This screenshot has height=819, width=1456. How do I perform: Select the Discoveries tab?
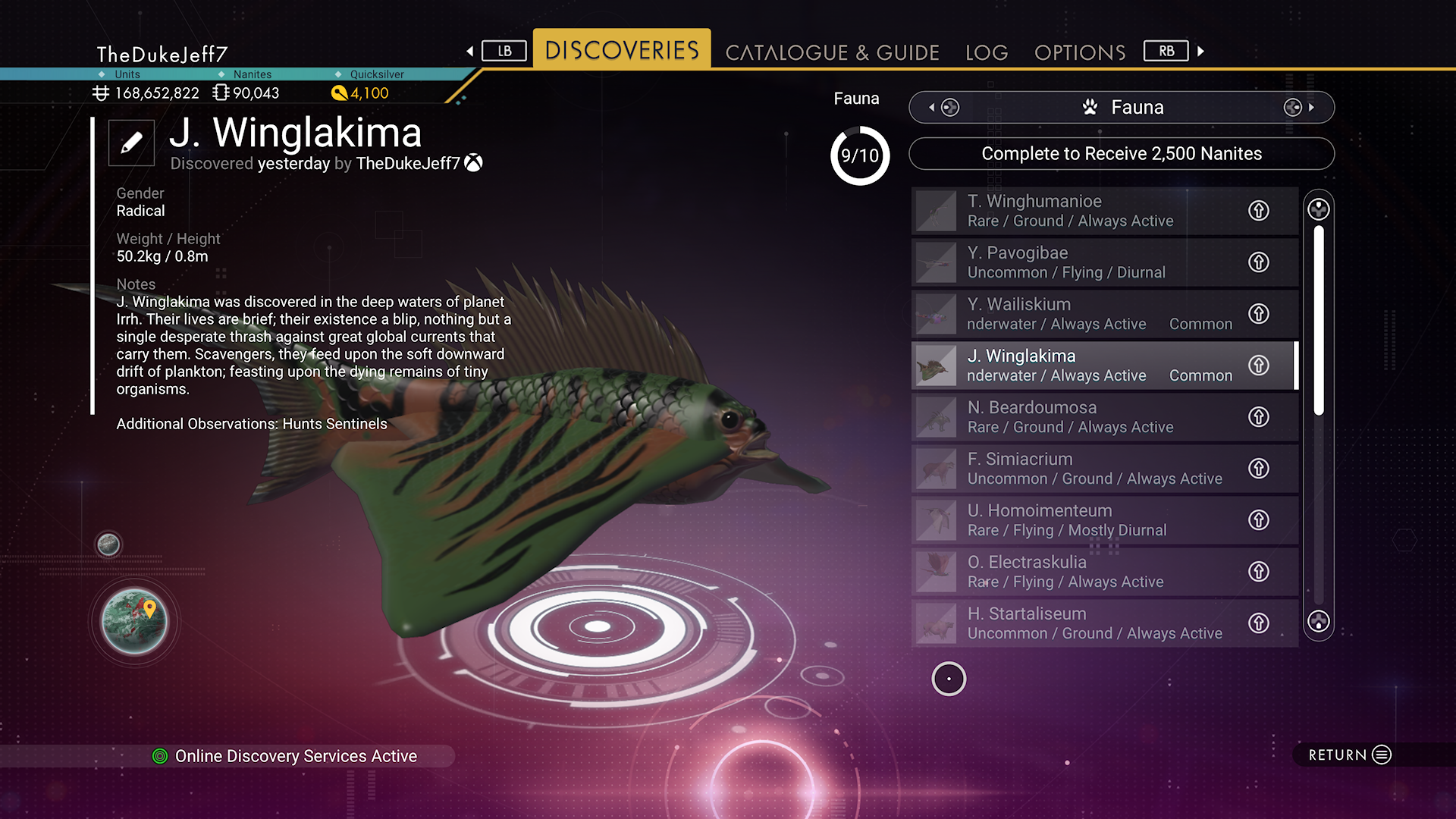pos(622,50)
